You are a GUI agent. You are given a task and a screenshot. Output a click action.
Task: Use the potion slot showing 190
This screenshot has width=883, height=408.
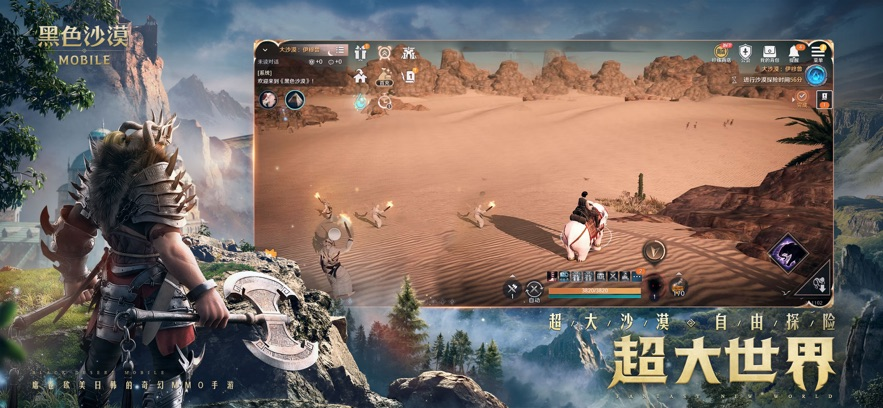click(x=678, y=287)
